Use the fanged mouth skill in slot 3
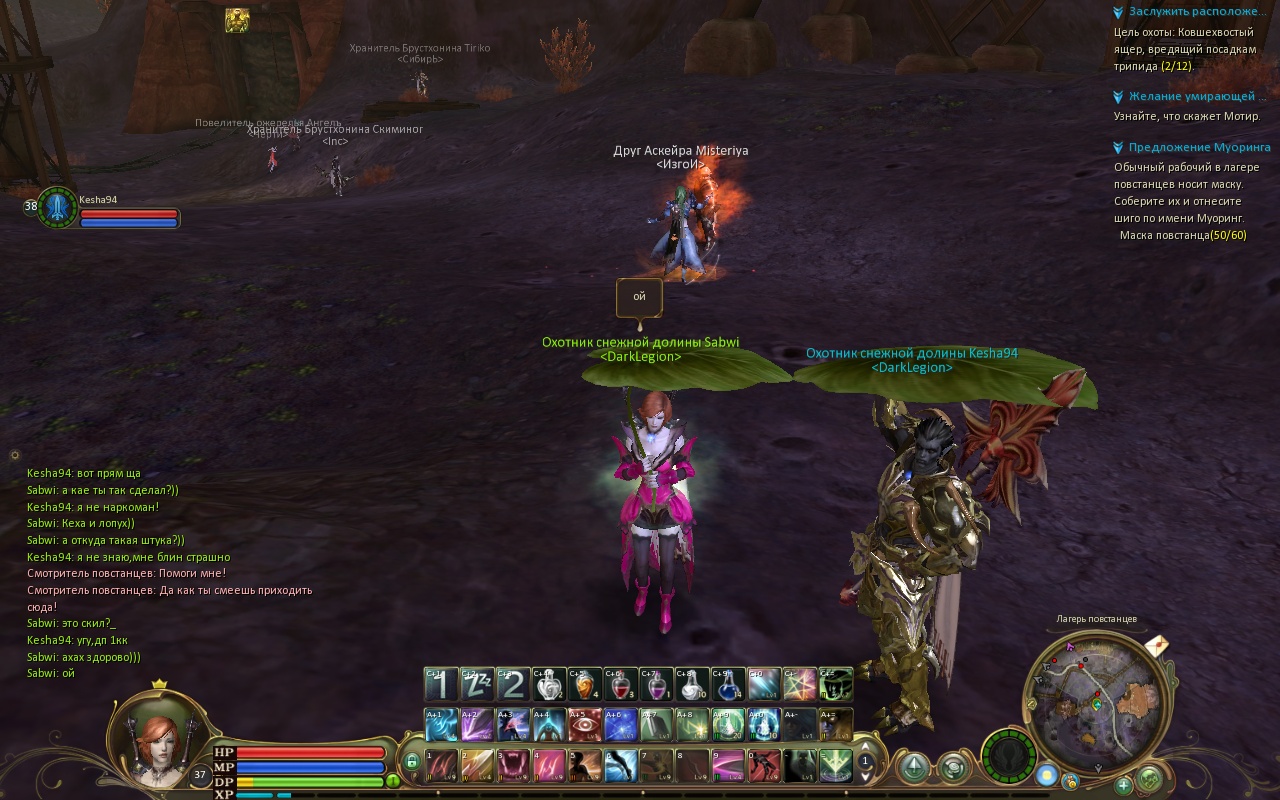The height and width of the screenshot is (800, 1280). click(x=513, y=765)
